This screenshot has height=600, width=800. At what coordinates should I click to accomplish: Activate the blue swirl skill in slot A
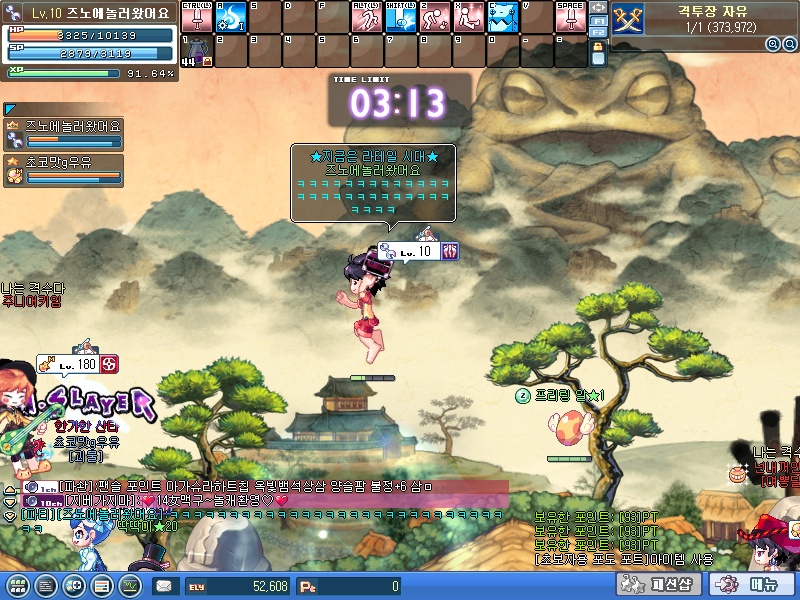coord(231,17)
